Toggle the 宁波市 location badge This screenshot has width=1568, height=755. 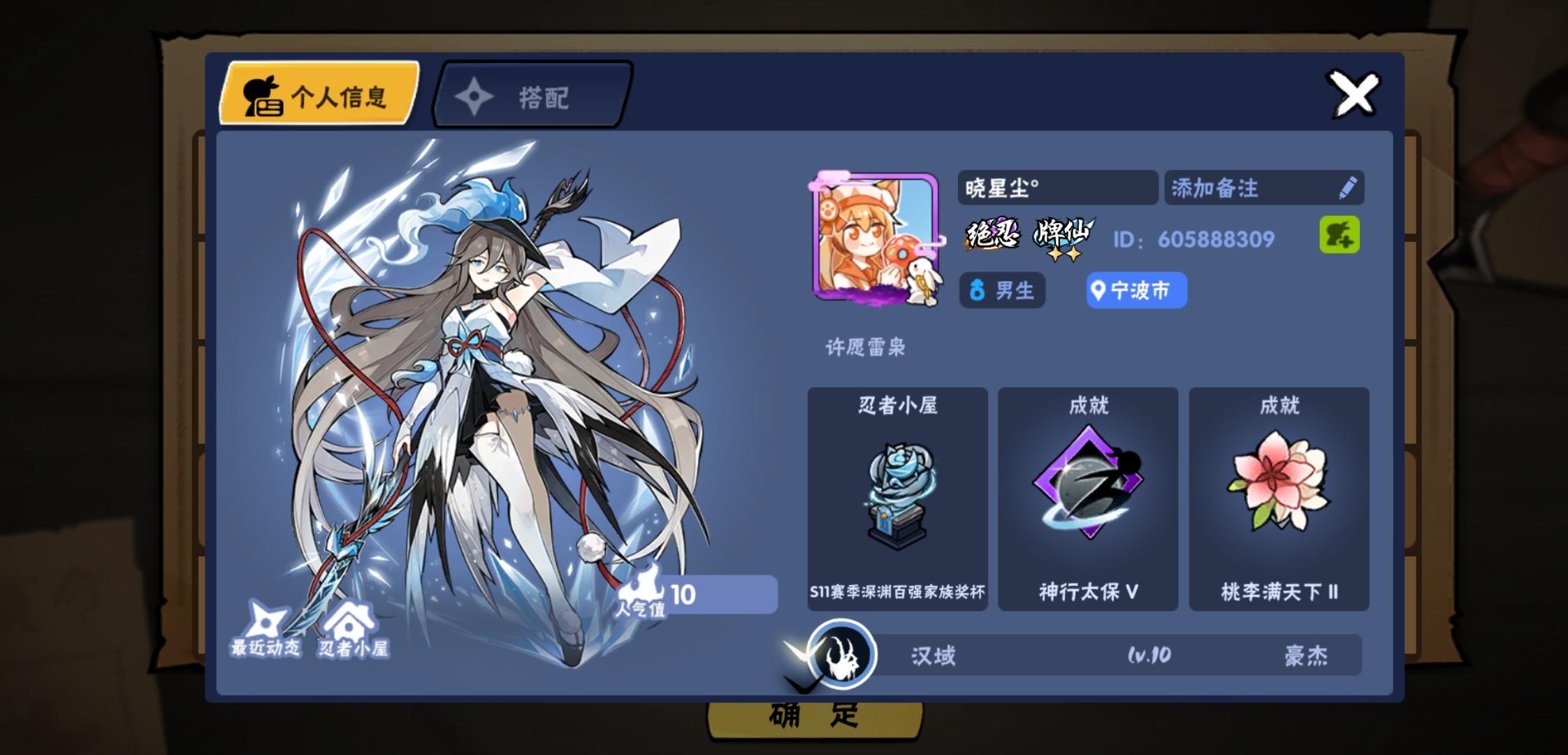[x=1135, y=291]
